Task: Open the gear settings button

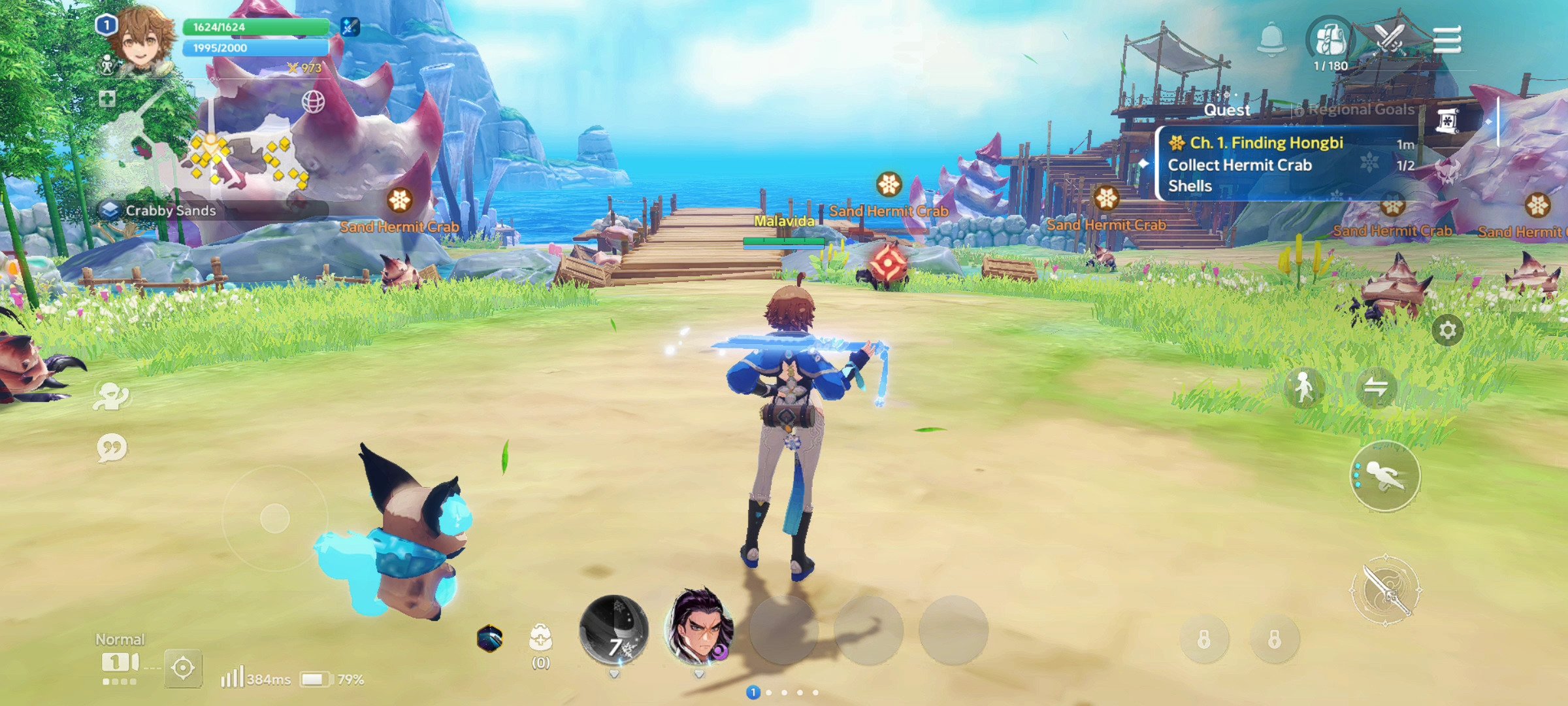Action: 1447,330
